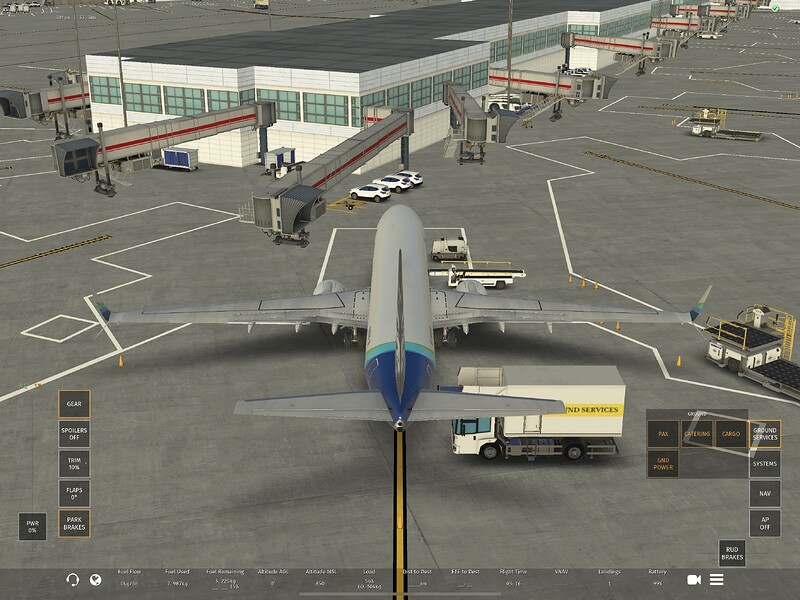The height and width of the screenshot is (600, 800).
Task: Open the SYSTEMS panel
Action: [x=765, y=464]
